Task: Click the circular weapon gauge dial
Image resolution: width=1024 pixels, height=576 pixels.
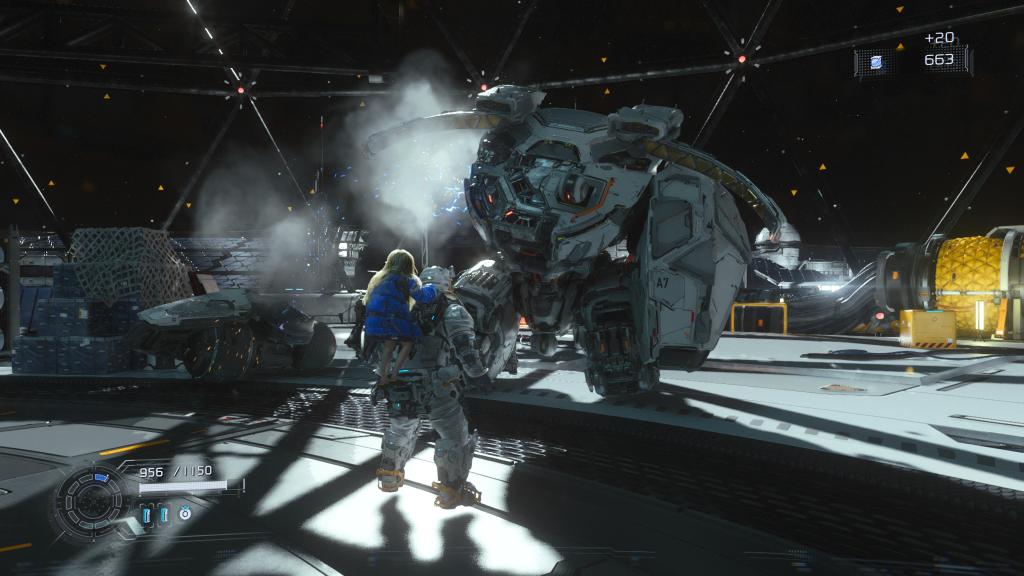Action: tap(92, 496)
